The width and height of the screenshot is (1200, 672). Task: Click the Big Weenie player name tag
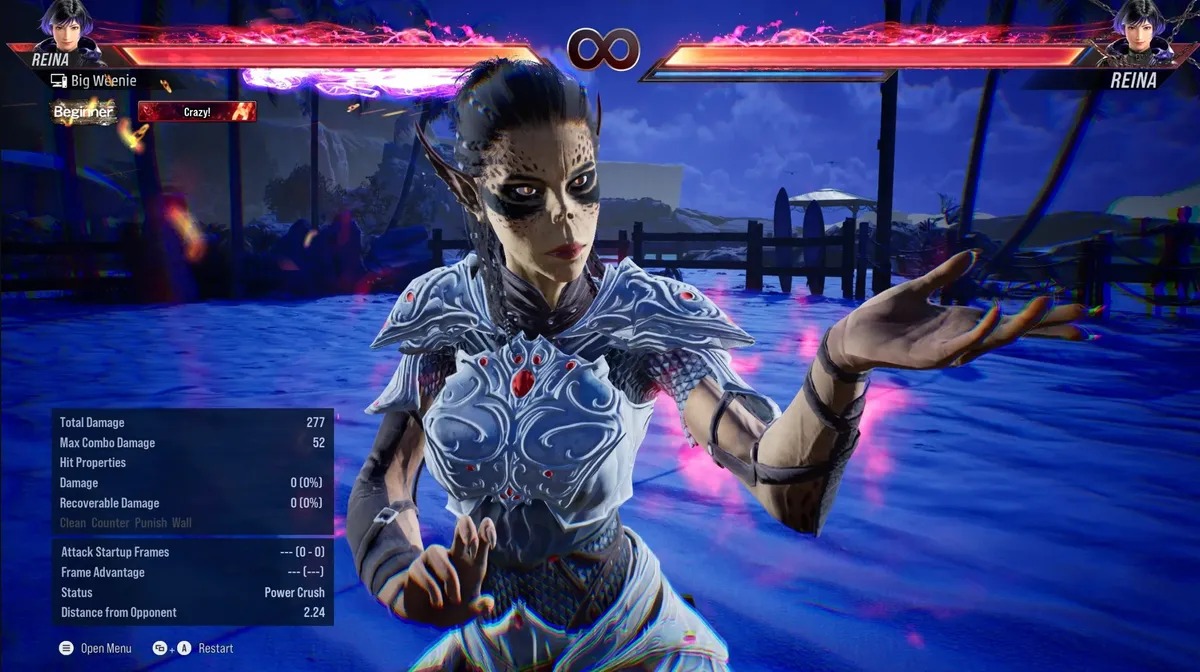tap(93, 81)
